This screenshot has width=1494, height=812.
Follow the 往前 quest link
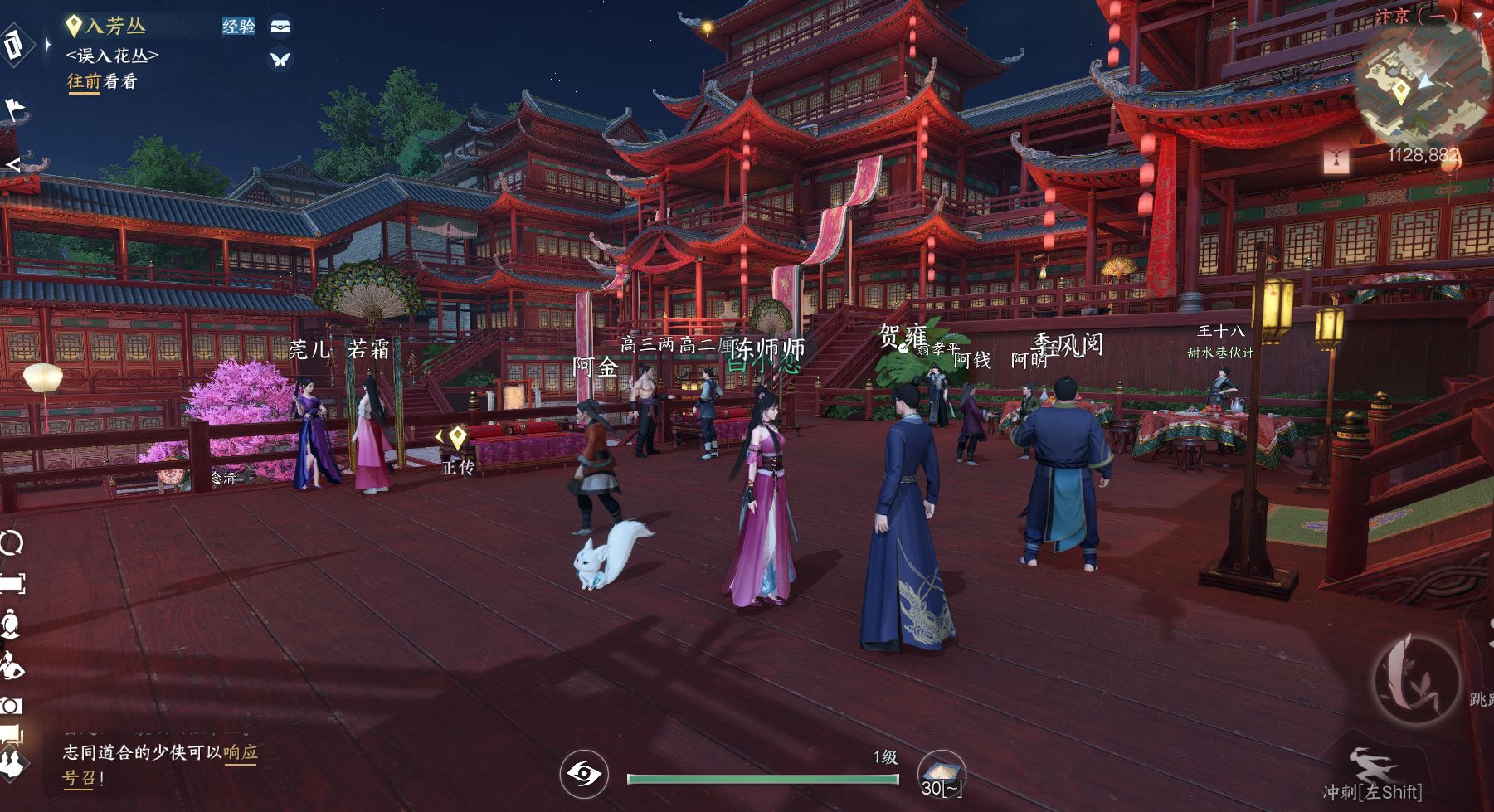coord(84,81)
